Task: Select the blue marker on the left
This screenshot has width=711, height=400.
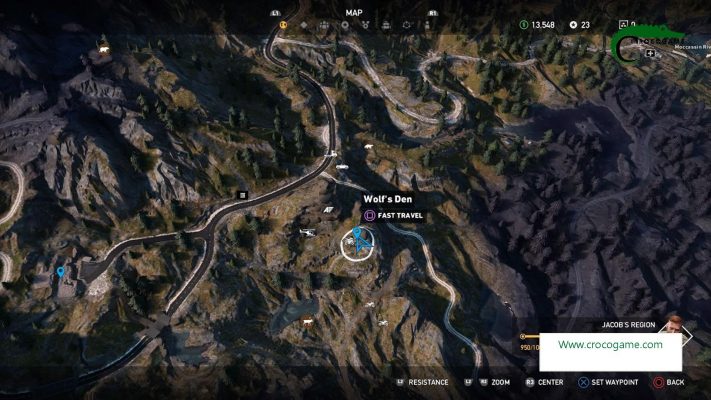Action: point(61,271)
